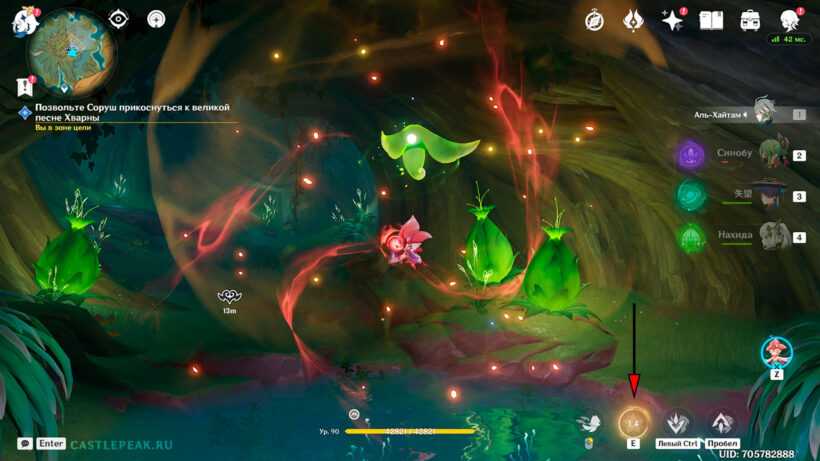This screenshot has width=820, height=461.
Task: Click the round target icon beside the eye
Action: [156, 19]
